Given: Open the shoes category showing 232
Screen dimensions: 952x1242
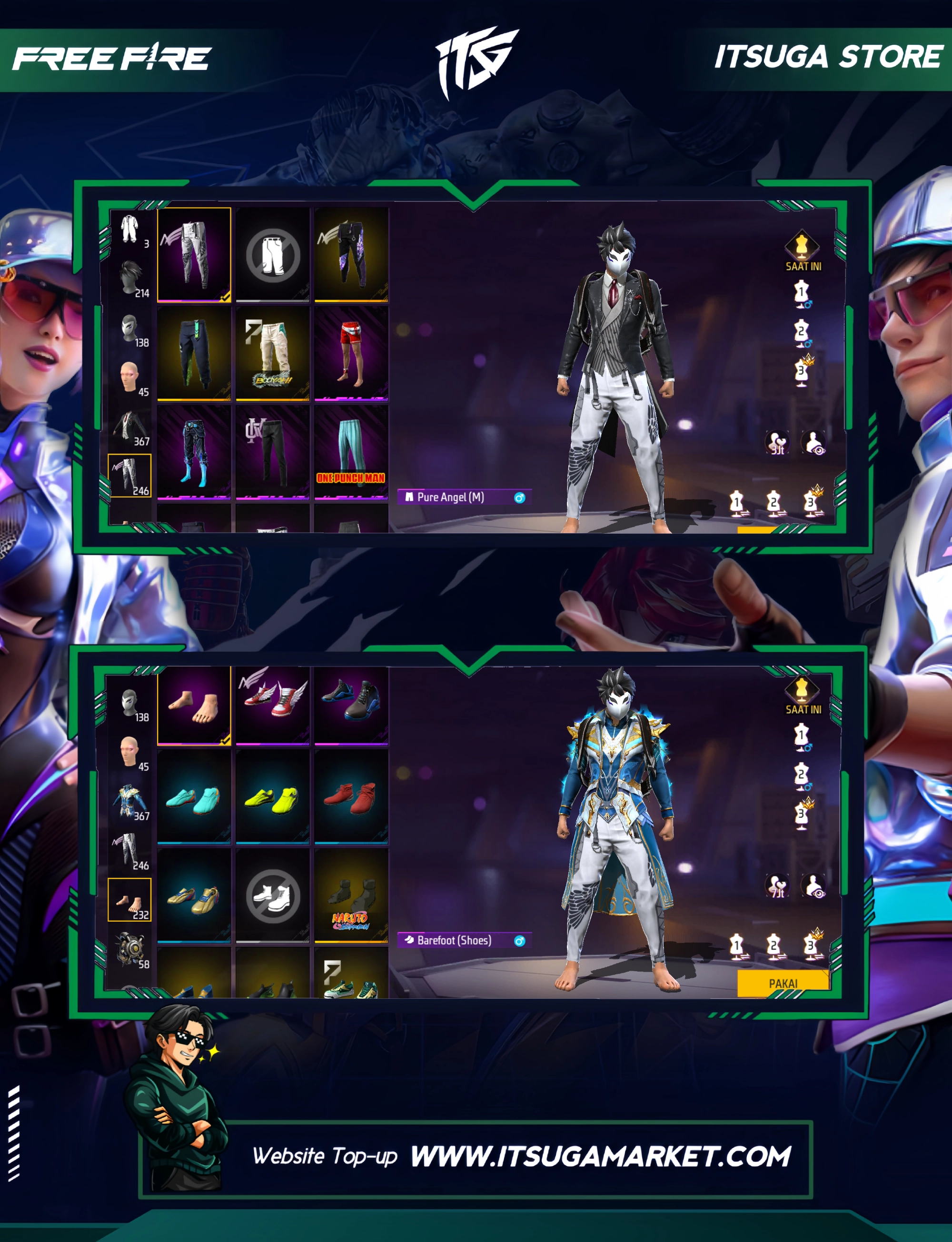Looking at the screenshot, I should click(130, 900).
